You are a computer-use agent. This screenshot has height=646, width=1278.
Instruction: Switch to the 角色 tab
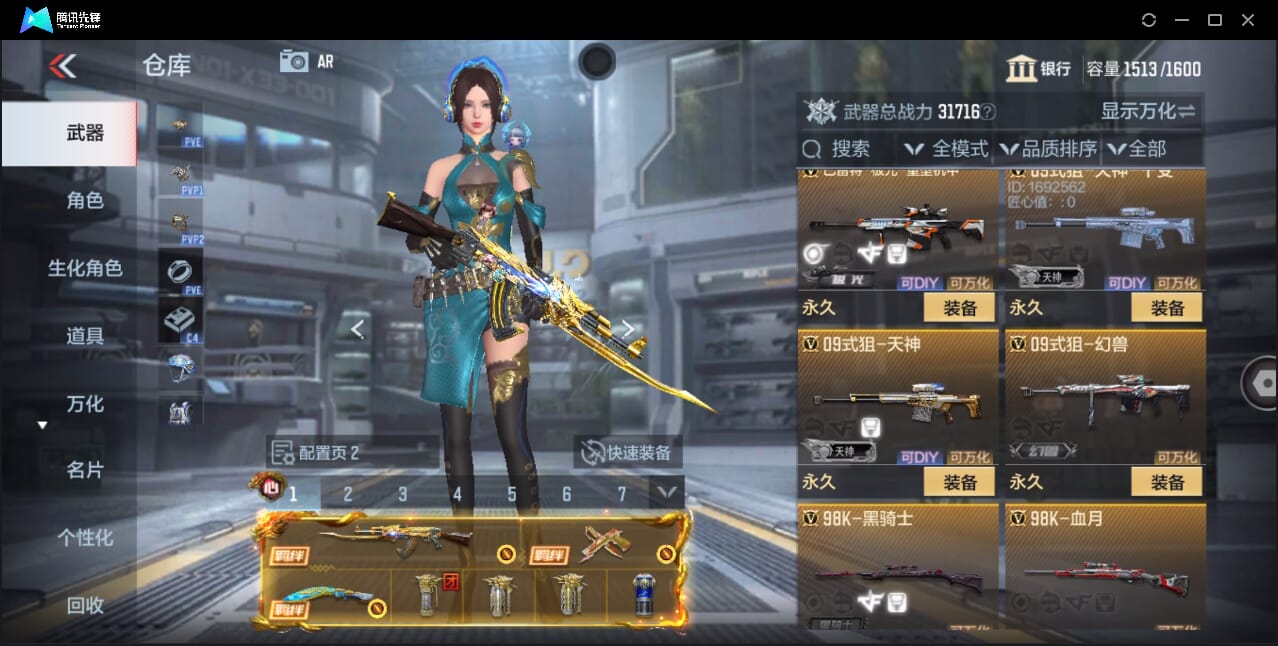click(x=85, y=201)
